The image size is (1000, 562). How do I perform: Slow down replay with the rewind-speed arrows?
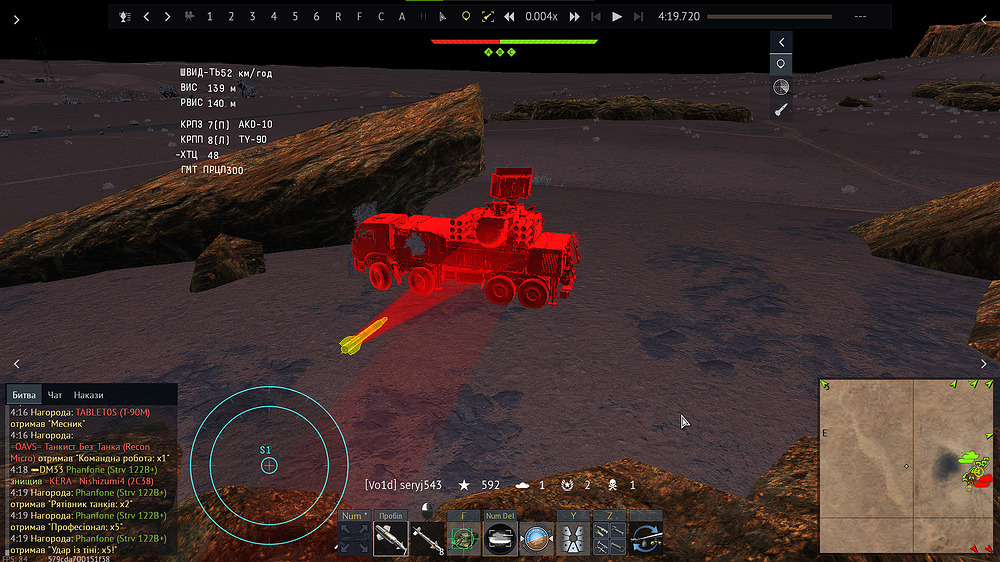tap(509, 17)
